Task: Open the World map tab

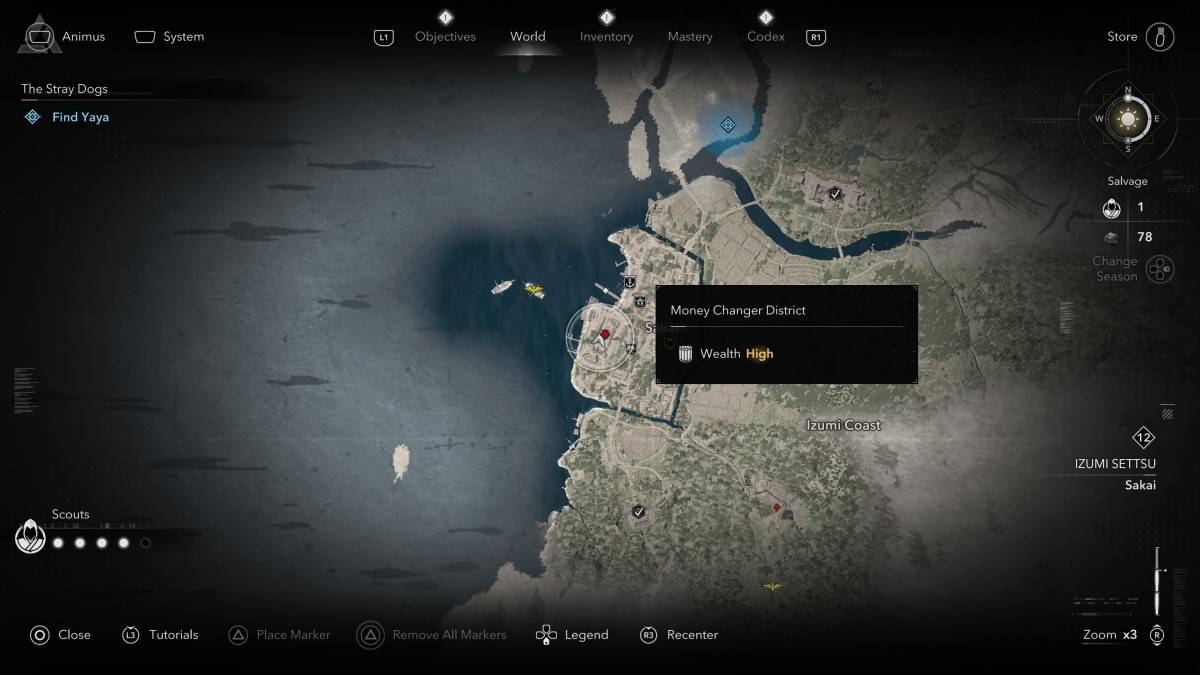Action: pyautogui.click(x=527, y=37)
